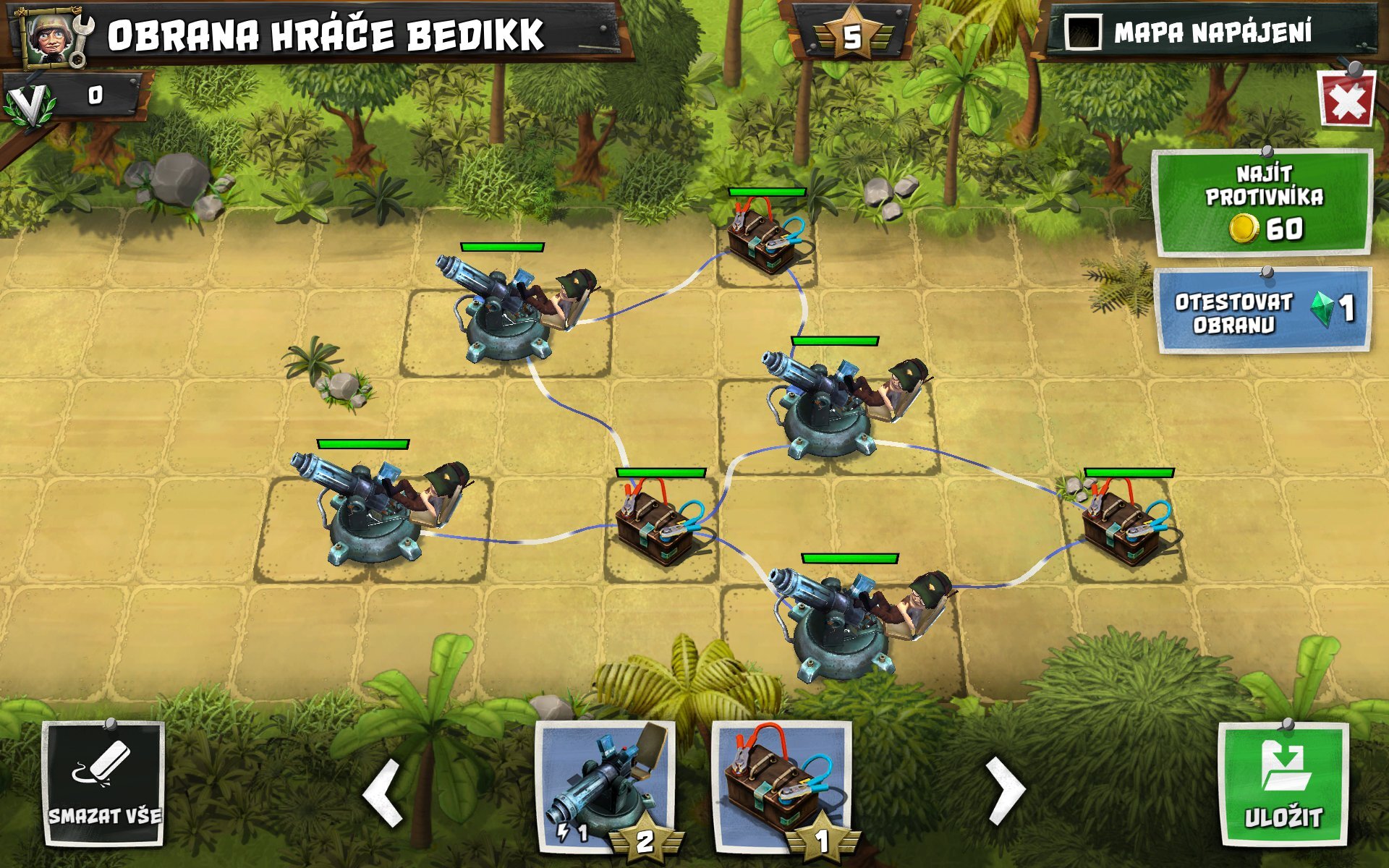This screenshot has width=1389, height=868.
Task: Open the player avatar portrait
Action: click(51, 36)
